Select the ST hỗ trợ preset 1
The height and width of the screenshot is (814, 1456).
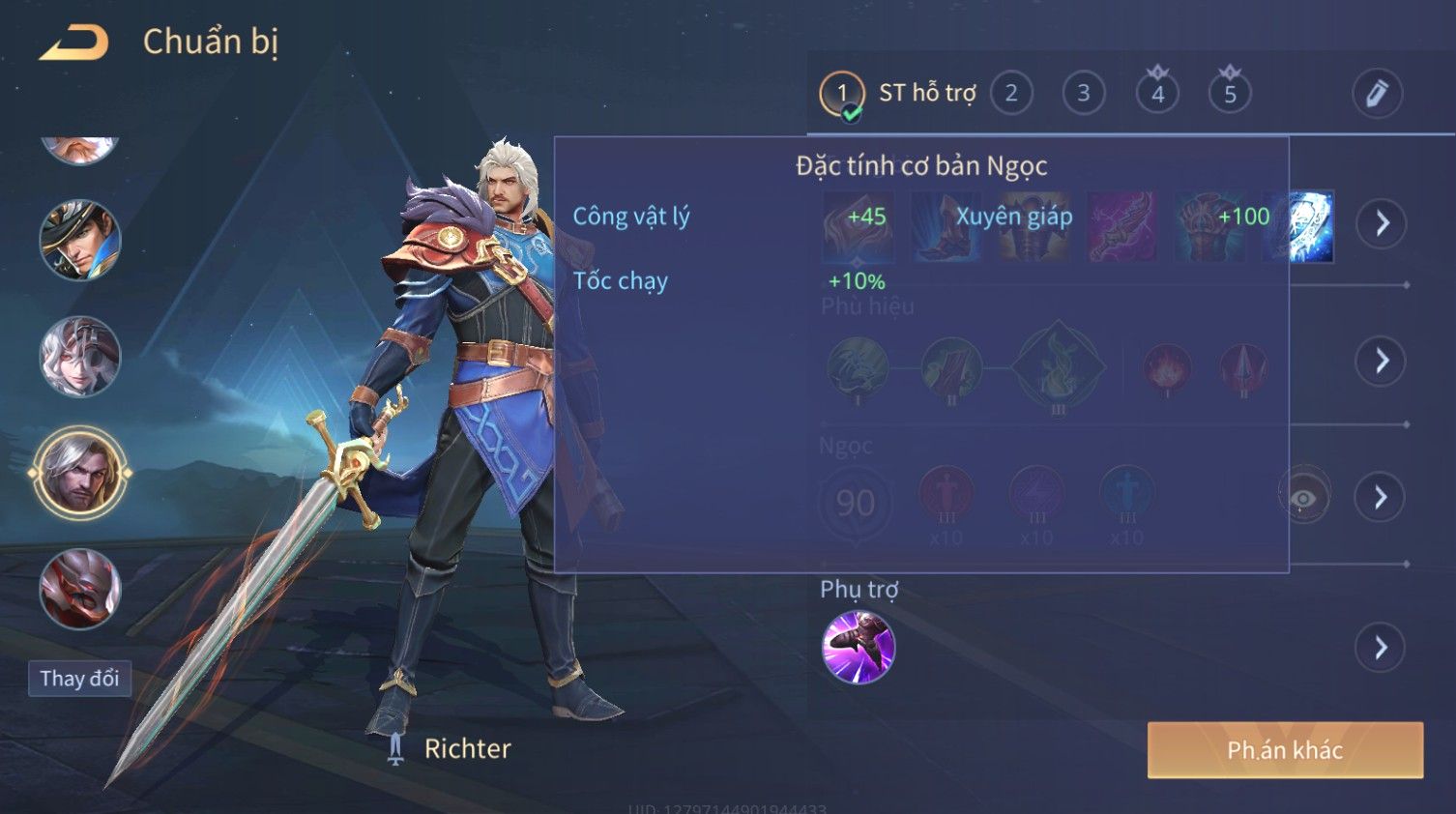(842, 93)
